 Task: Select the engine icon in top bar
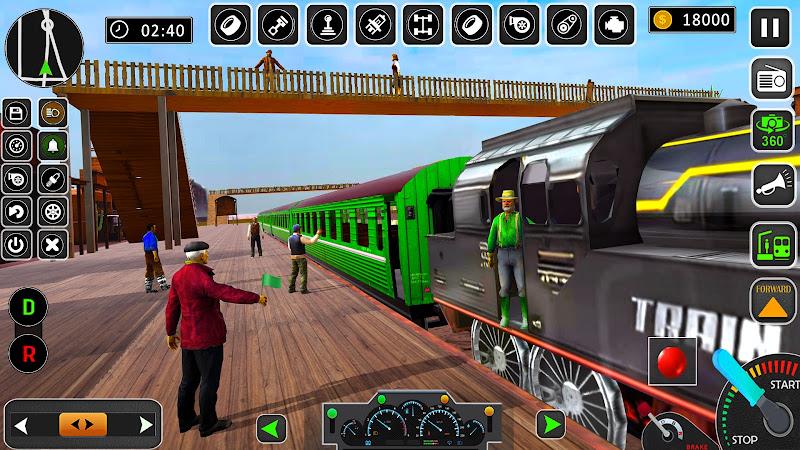click(x=616, y=25)
